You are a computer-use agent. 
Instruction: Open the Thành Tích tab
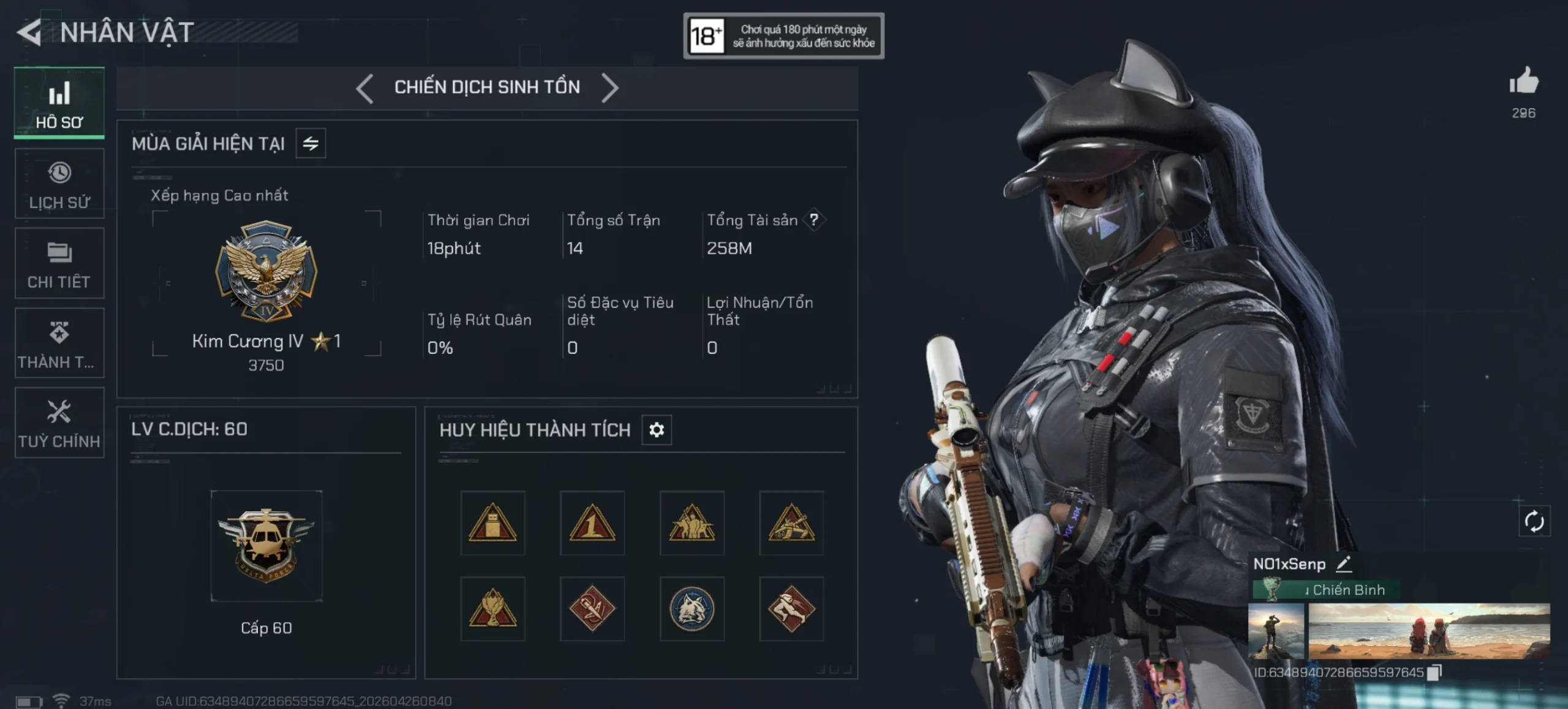(59, 343)
